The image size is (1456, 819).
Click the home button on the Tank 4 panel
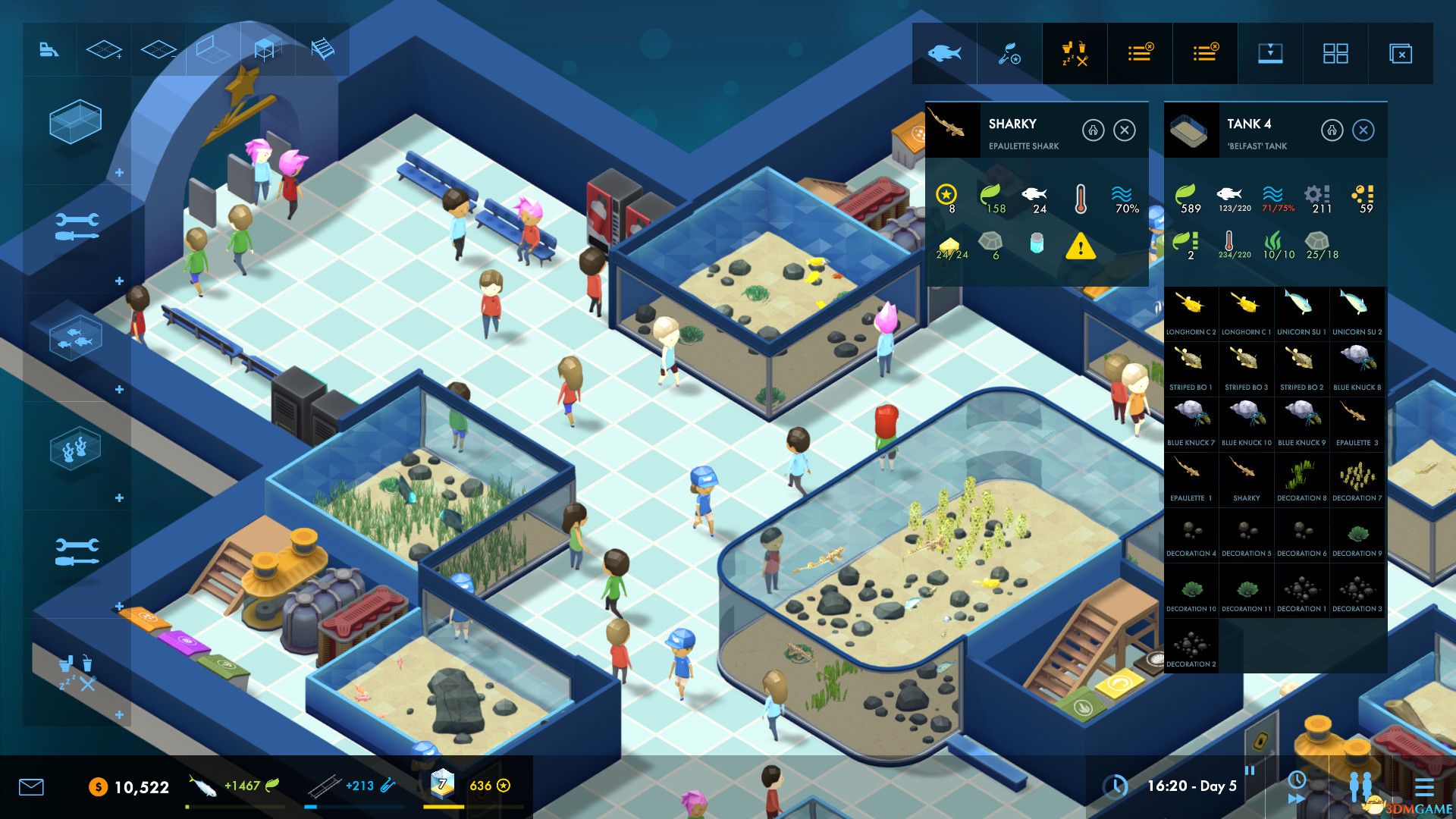tap(1332, 130)
